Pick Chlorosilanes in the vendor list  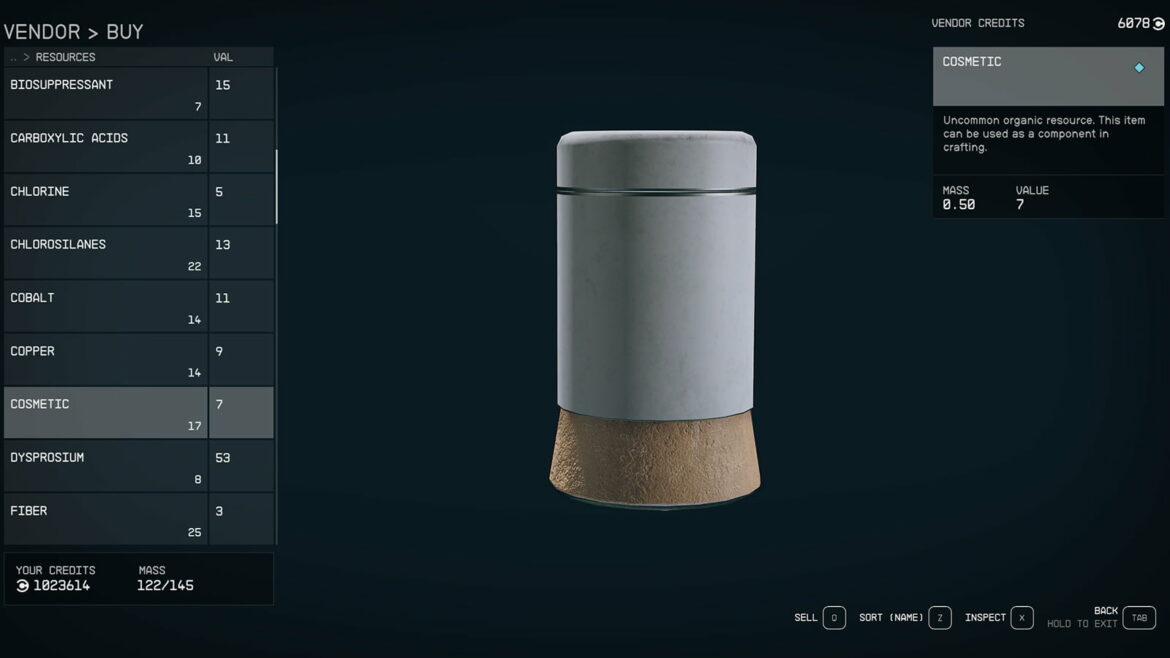coord(105,254)
